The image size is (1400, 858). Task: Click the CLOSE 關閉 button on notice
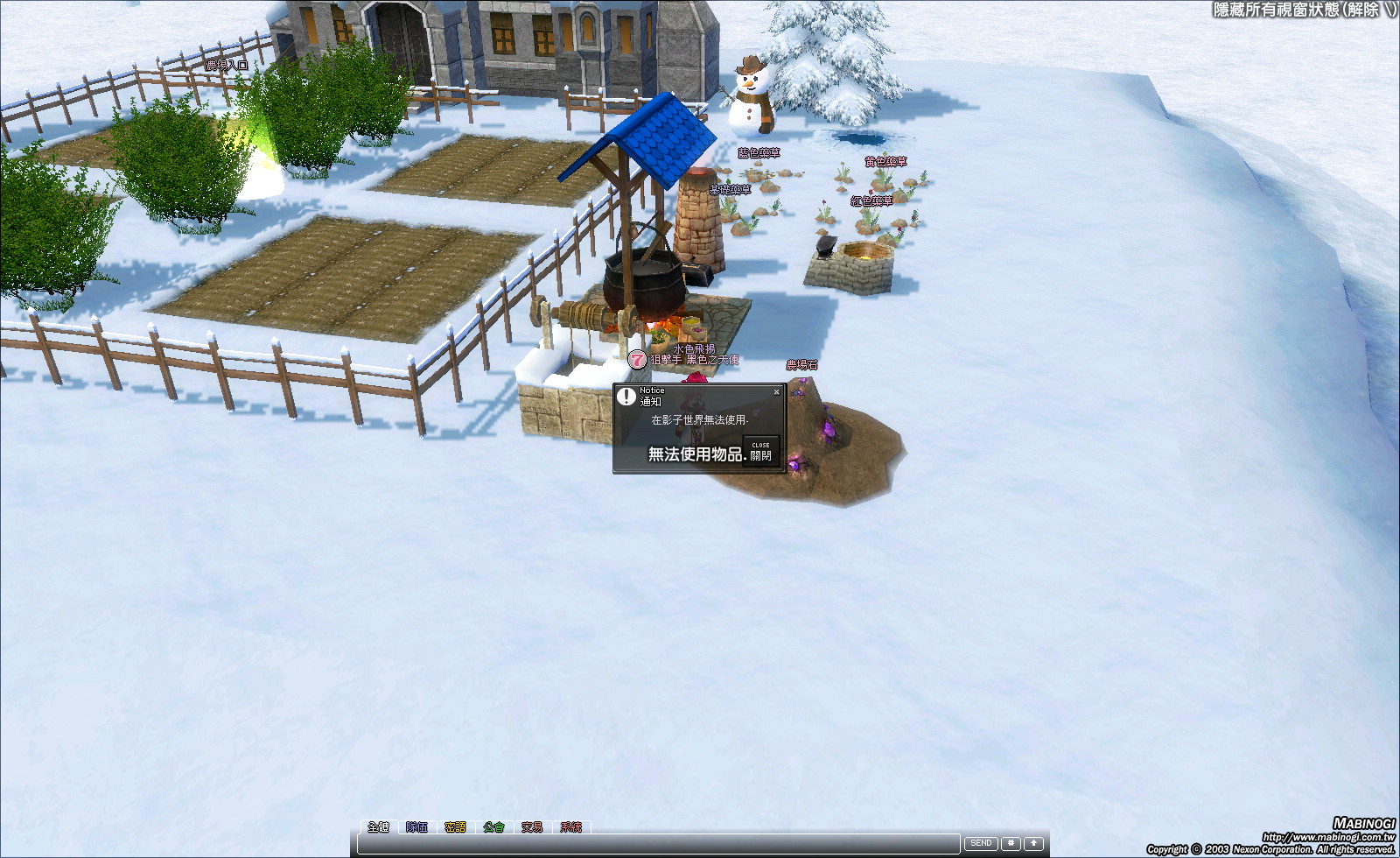pos(760,452)
